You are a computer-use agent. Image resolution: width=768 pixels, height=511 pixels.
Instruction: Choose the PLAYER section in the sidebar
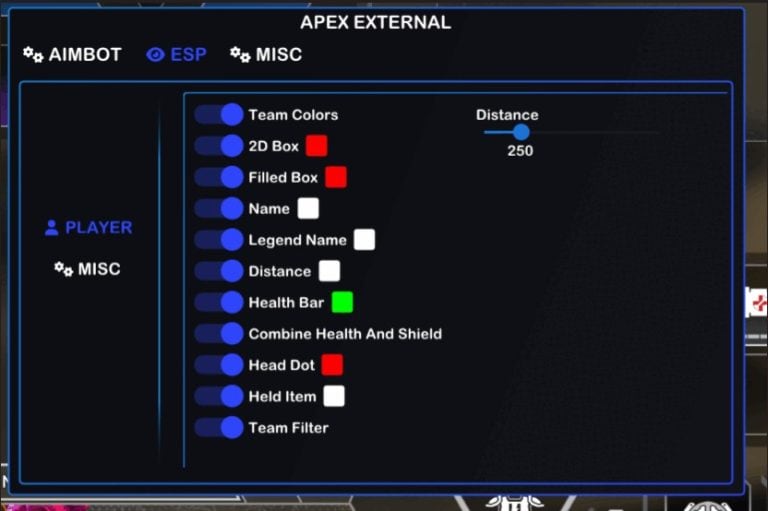pos(88,227)
